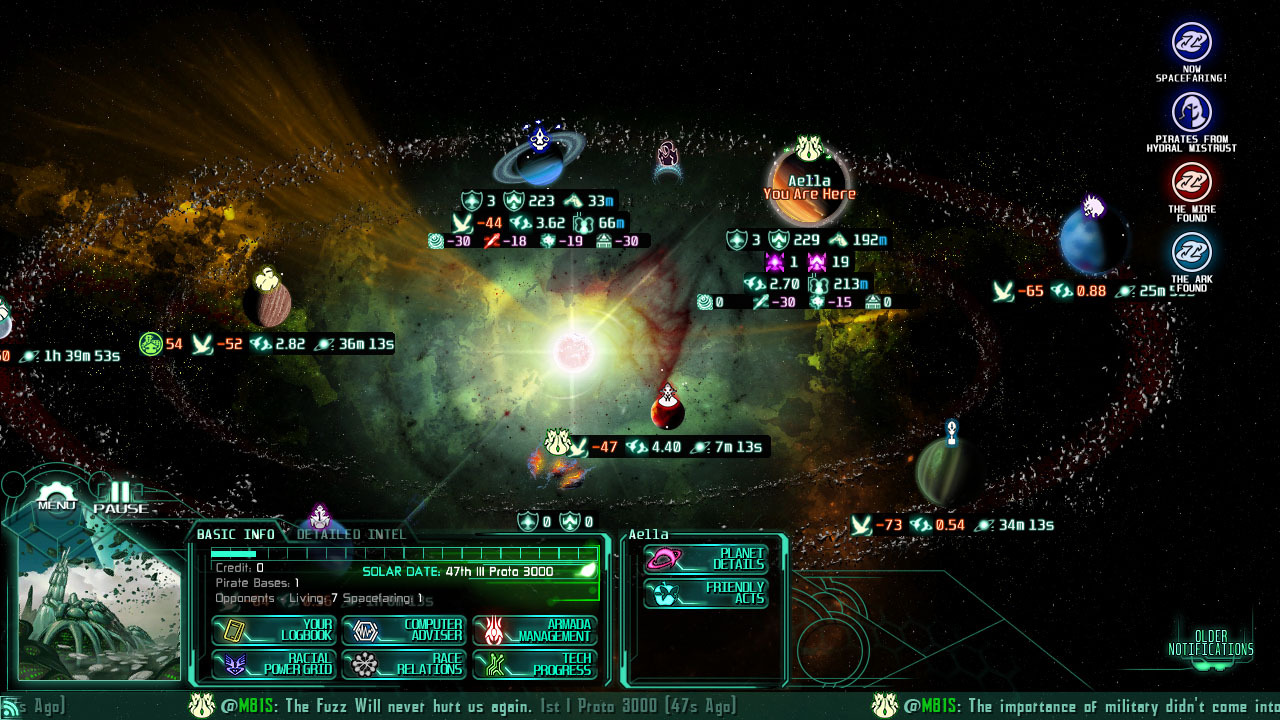Switch to the Detailed Intel tab
1280x720 pixels.
(351, 534)
